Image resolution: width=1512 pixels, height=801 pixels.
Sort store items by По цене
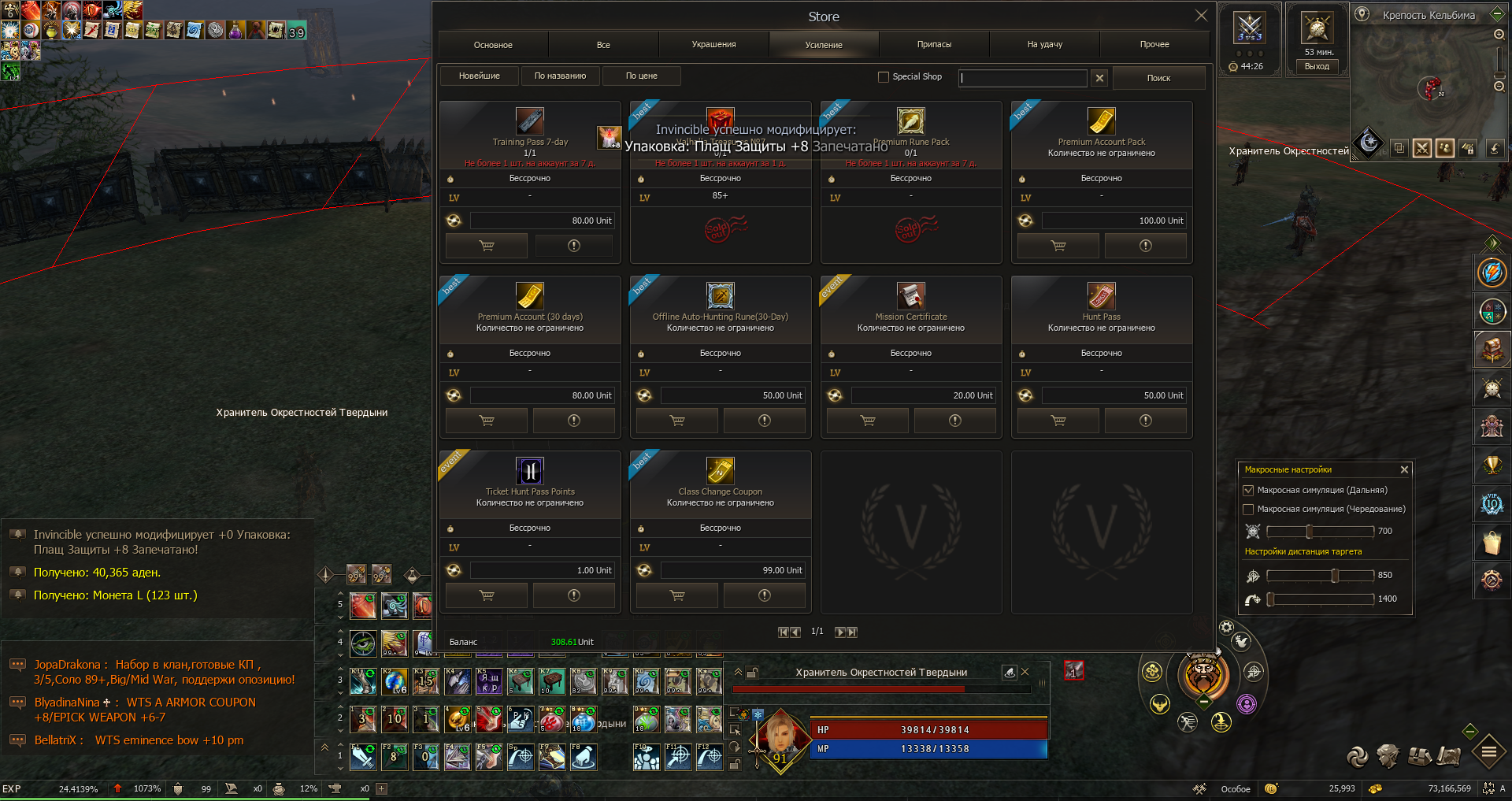click(641, 76)
